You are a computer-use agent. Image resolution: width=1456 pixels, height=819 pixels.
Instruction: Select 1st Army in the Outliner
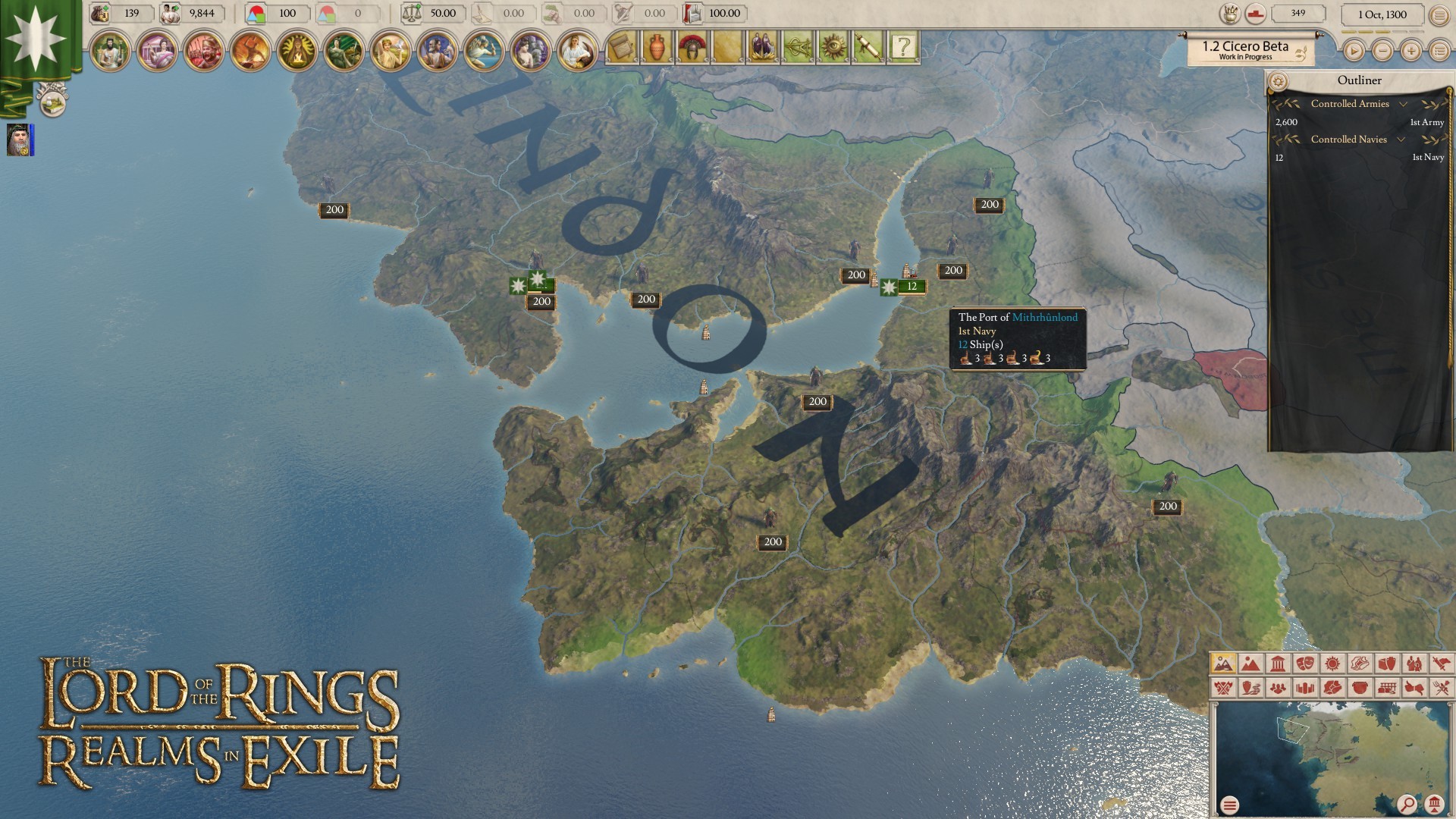1426,122
